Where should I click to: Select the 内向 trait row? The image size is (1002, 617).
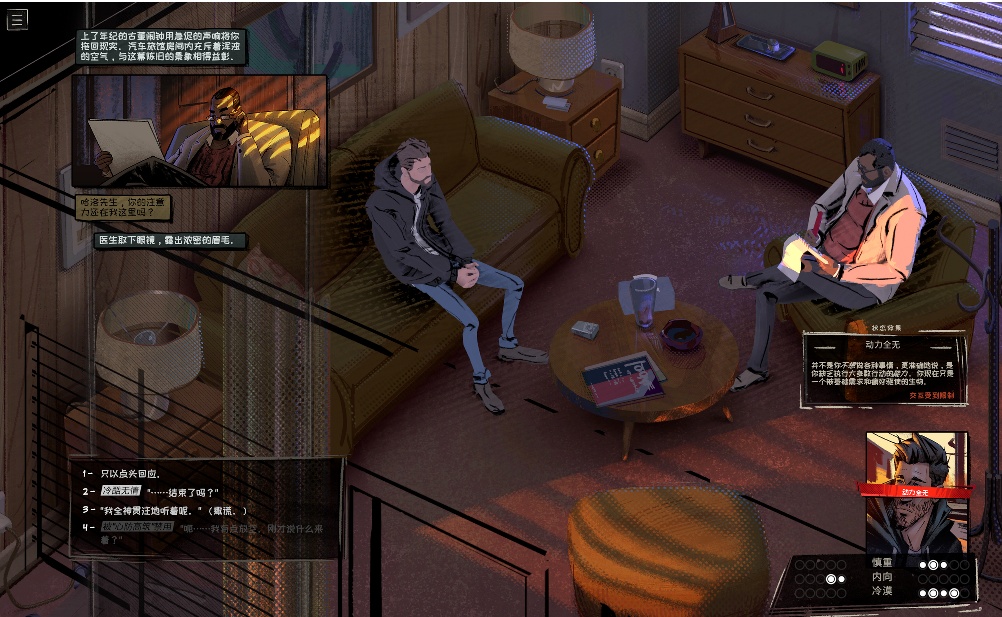coord(881,577)
